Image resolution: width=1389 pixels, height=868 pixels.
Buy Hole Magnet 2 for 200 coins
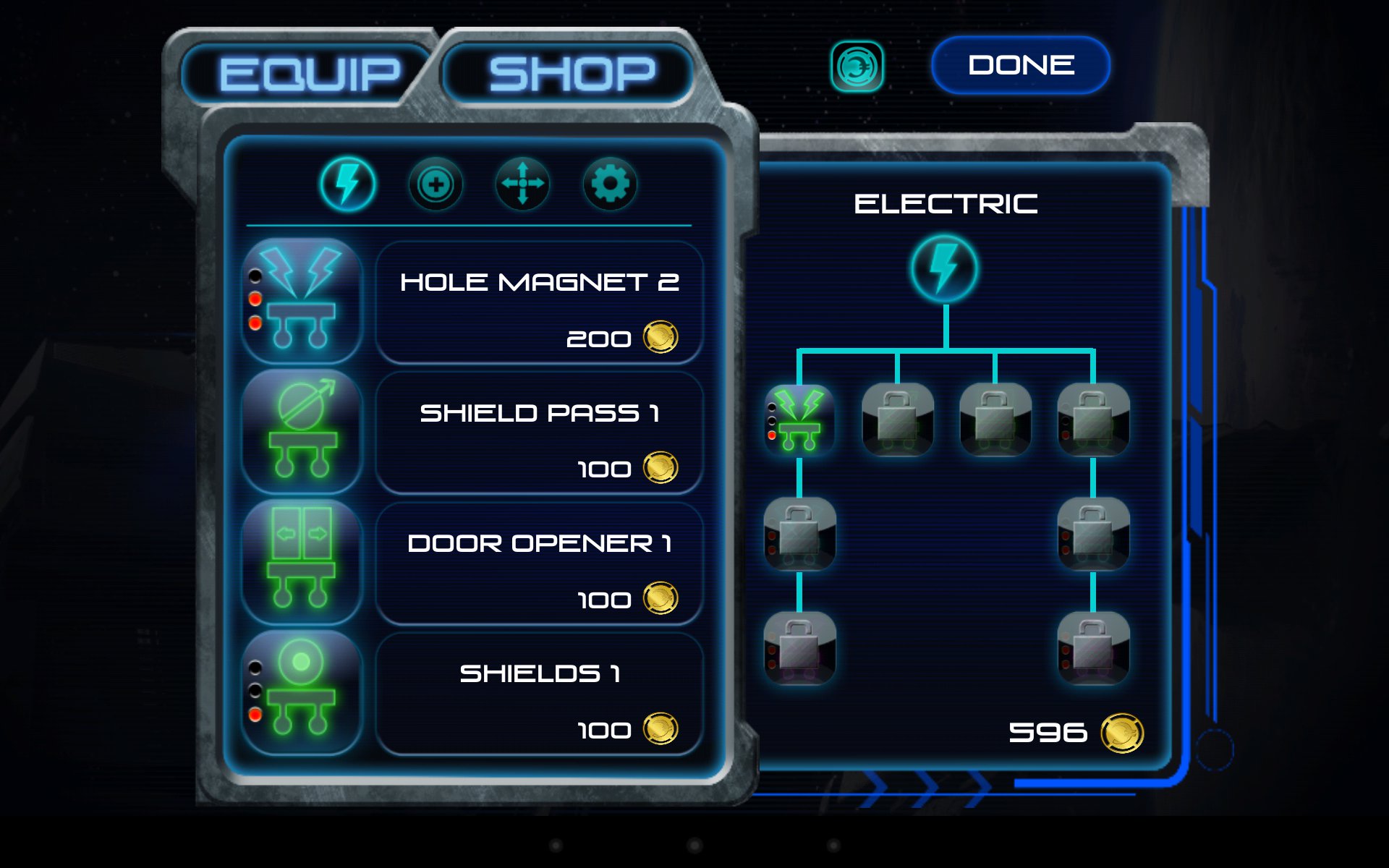click(539, 304)
